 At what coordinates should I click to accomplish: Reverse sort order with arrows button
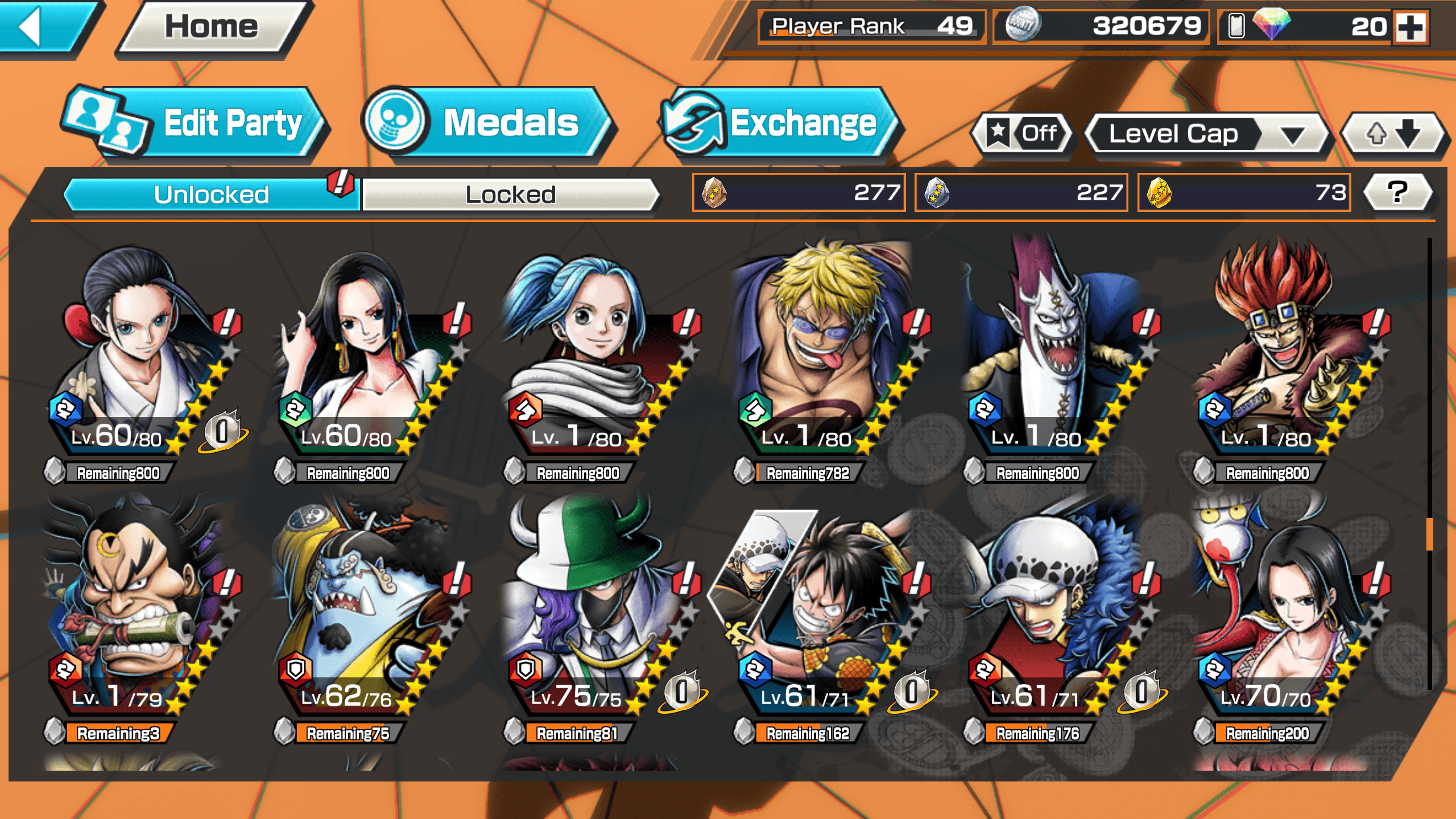(1392, 134)
